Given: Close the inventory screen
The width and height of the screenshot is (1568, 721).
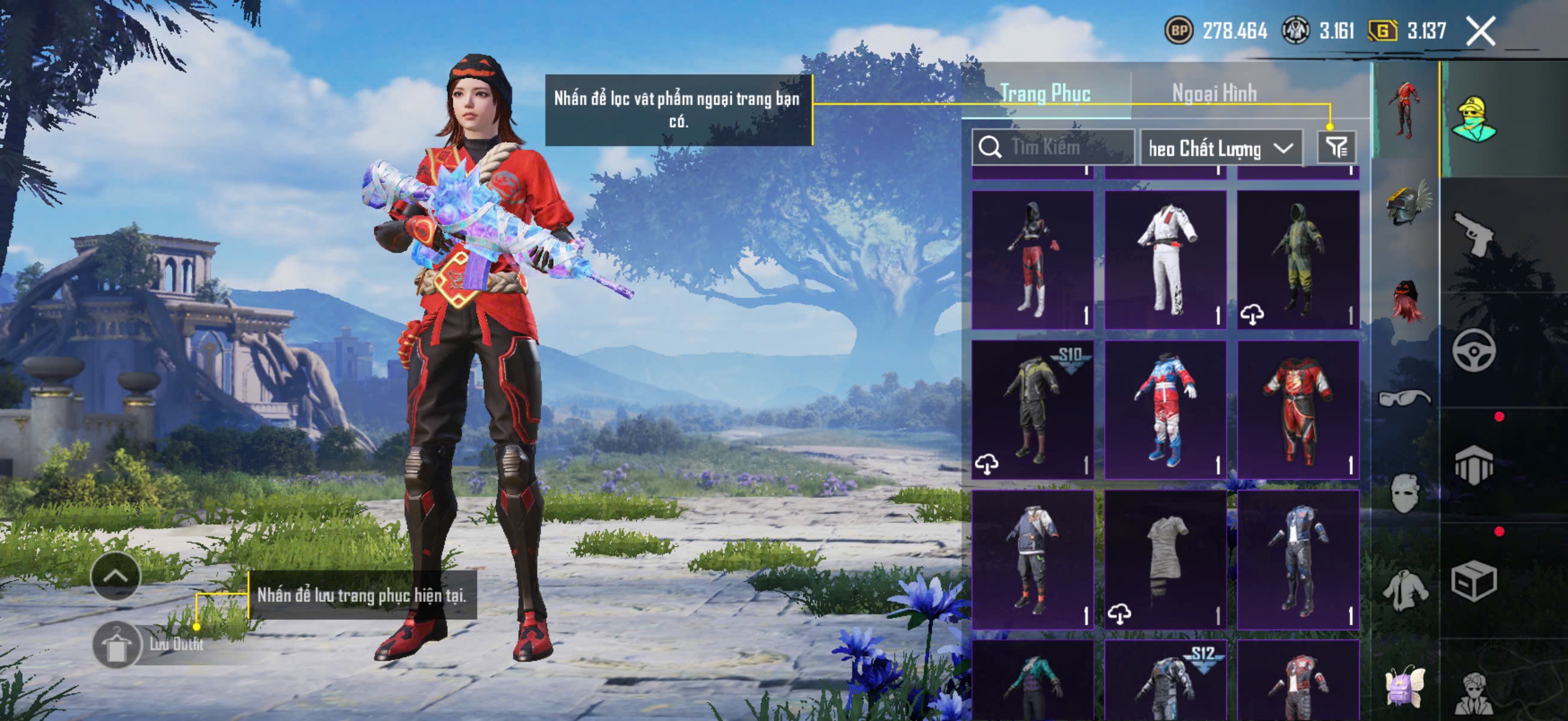Looking at the screenshot, I should pyautogui.click(x=1480, y=31).
